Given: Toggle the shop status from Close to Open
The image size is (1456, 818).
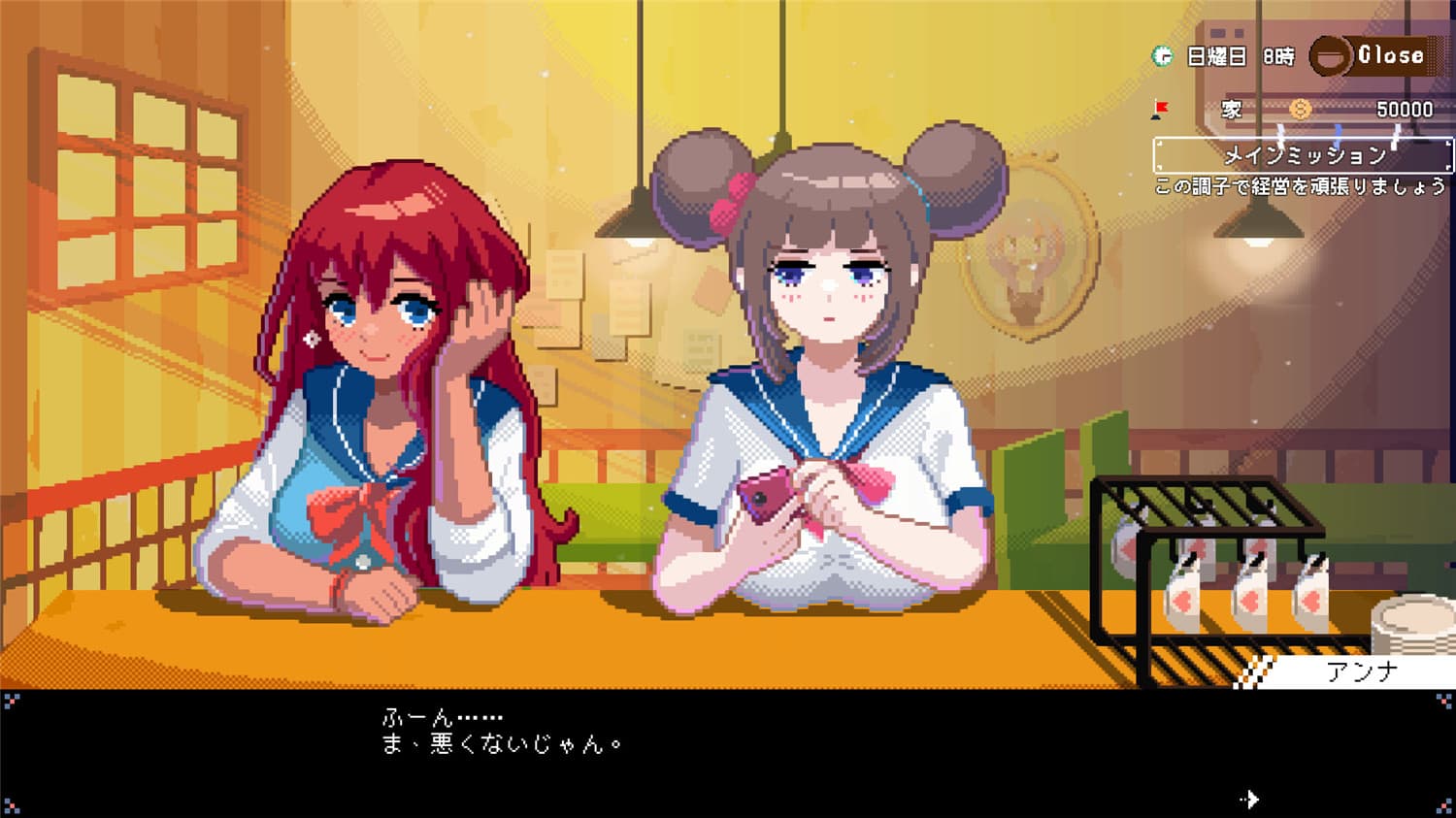Looking at the screenshot, I should (x=1390, y=54).
